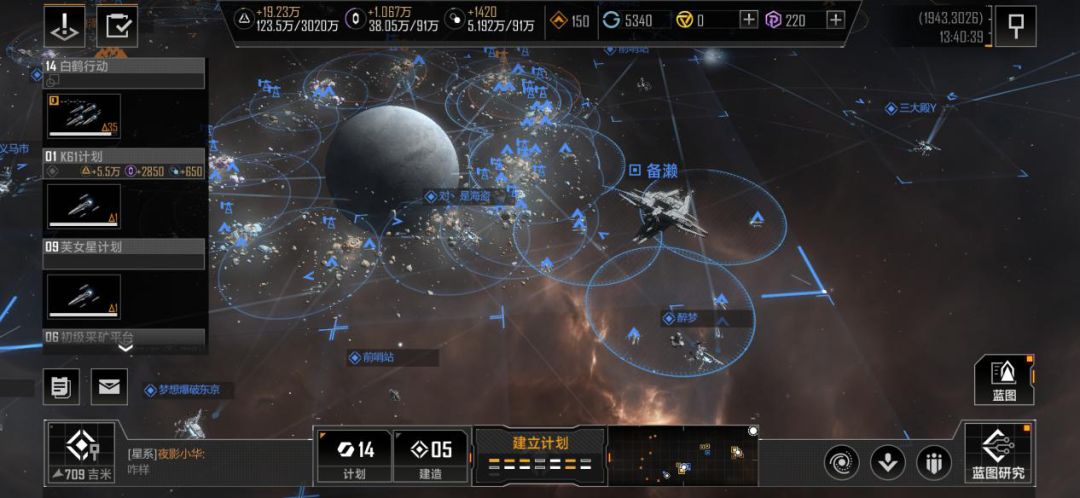Open the 蓝图 blueprint button
The height and width of the screenshot is (498, 1080).
point(1004,381)
